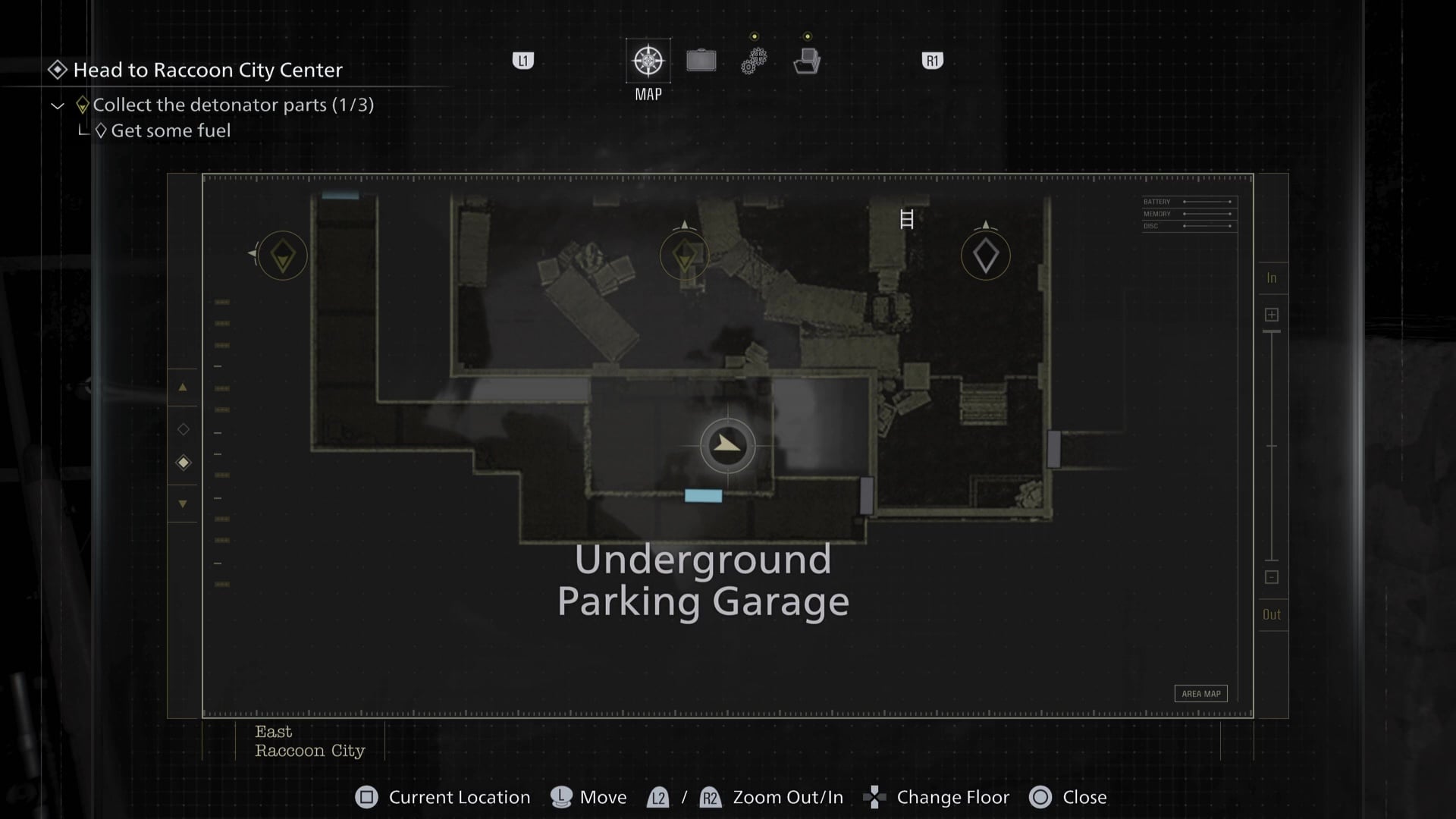The width and height of the screenshot is (1456, 819).
Task: Go down one floor with down arrow
Action: [x=183, y=504]
